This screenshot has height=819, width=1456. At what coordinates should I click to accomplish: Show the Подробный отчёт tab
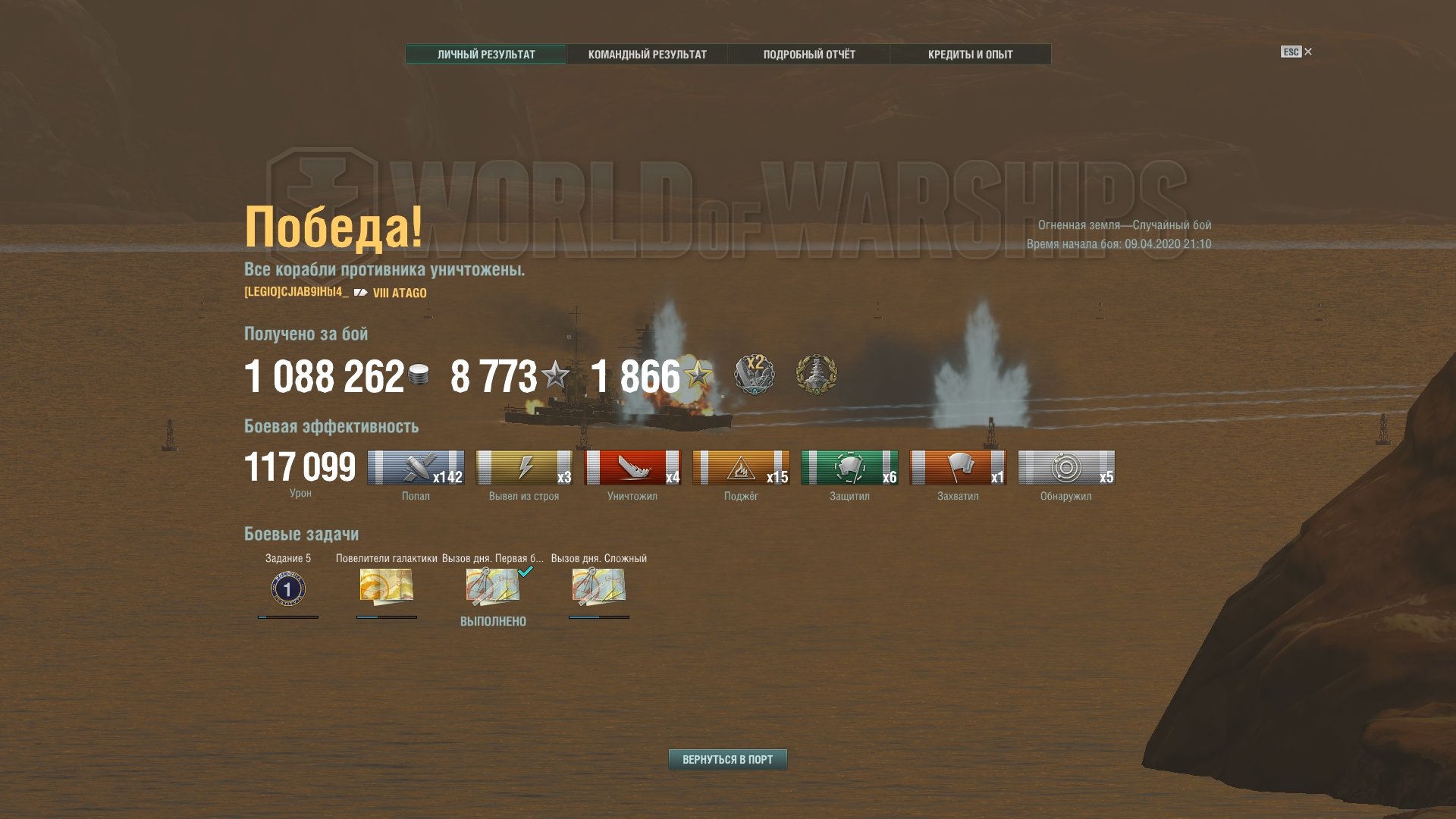coord(808,55)
